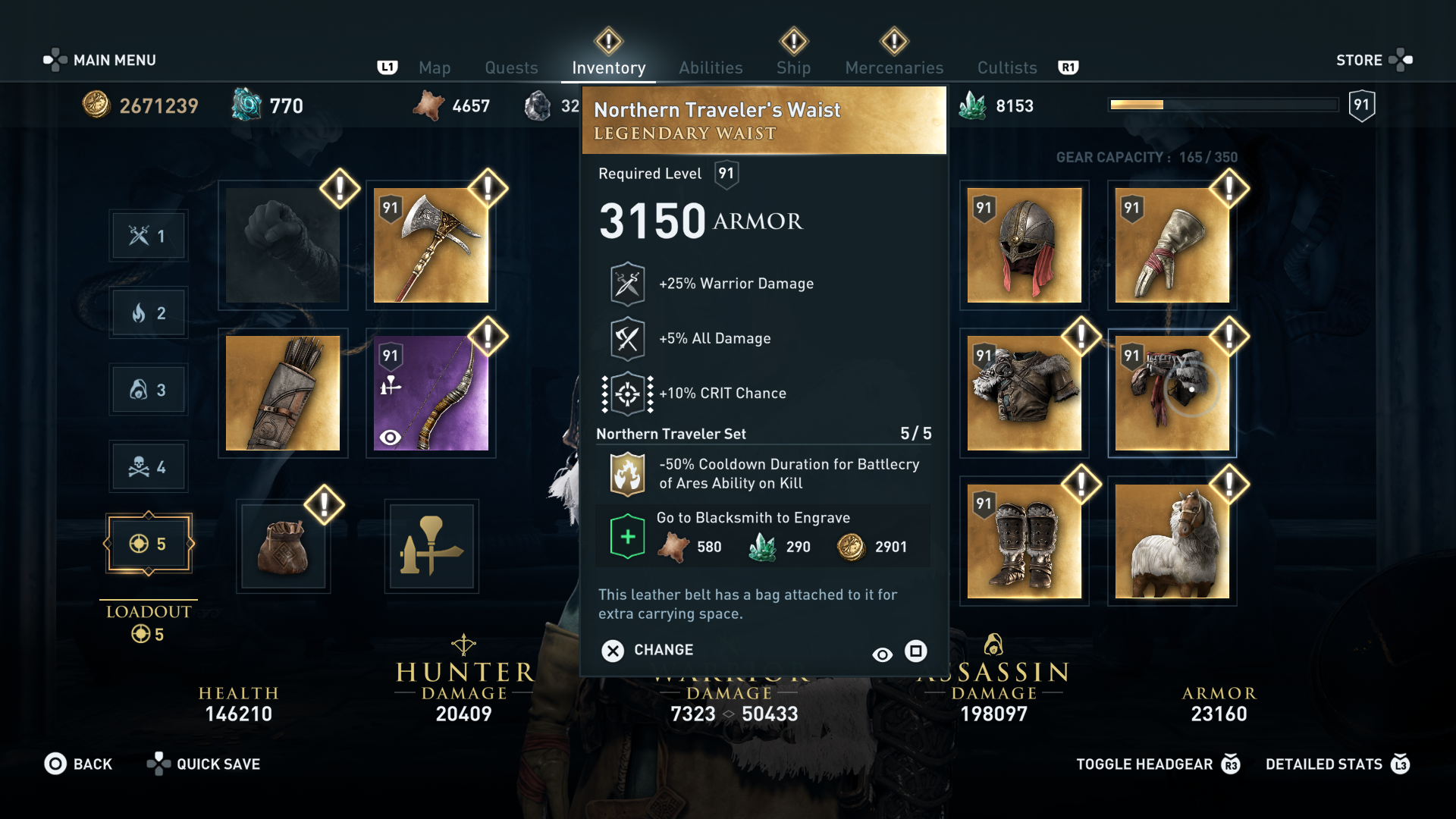This screenshot has width=1456, height=819.
Task: Toggle bow preview with eye icon
Action: pyautogui.click(x=391, y=437)
